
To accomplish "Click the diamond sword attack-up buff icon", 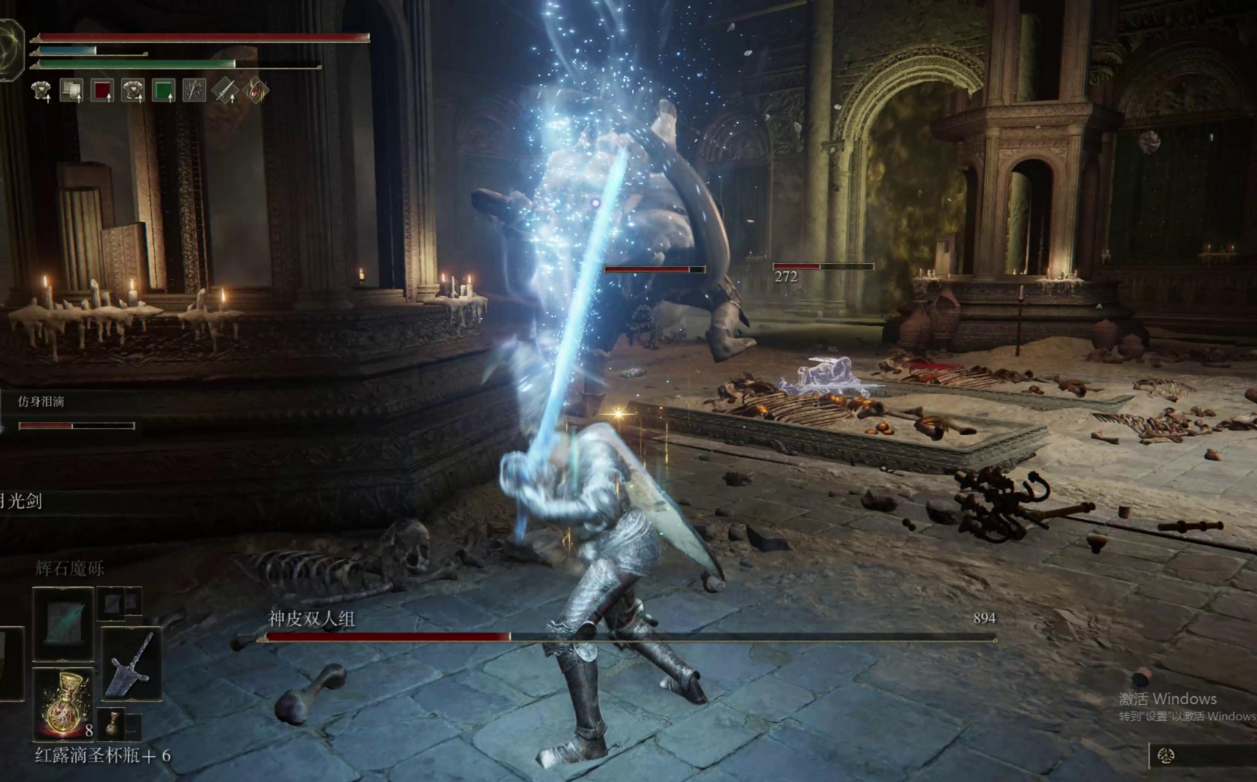I will point(225,91).
